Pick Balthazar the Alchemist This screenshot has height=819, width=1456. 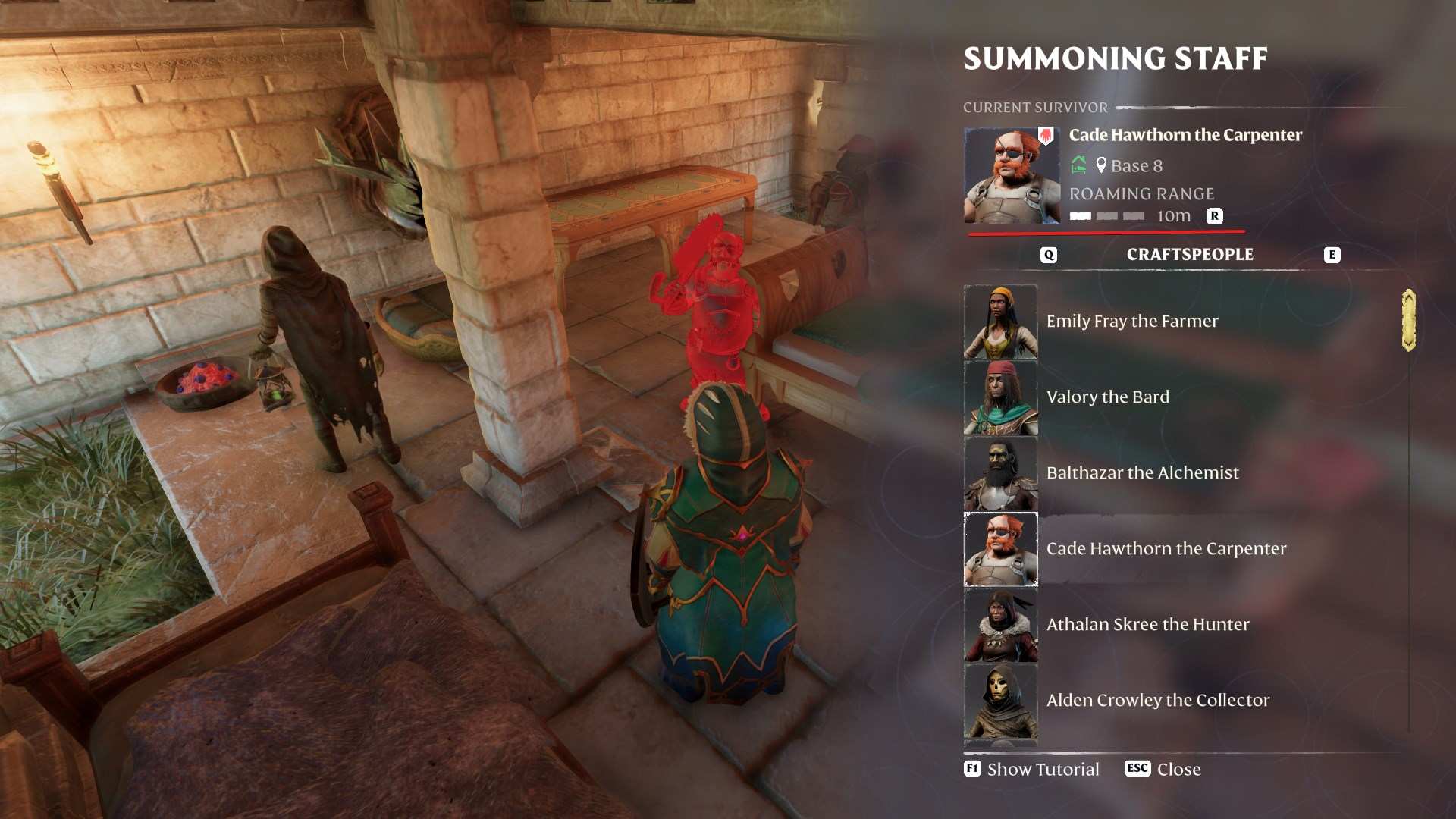(x=1142, y=473)
